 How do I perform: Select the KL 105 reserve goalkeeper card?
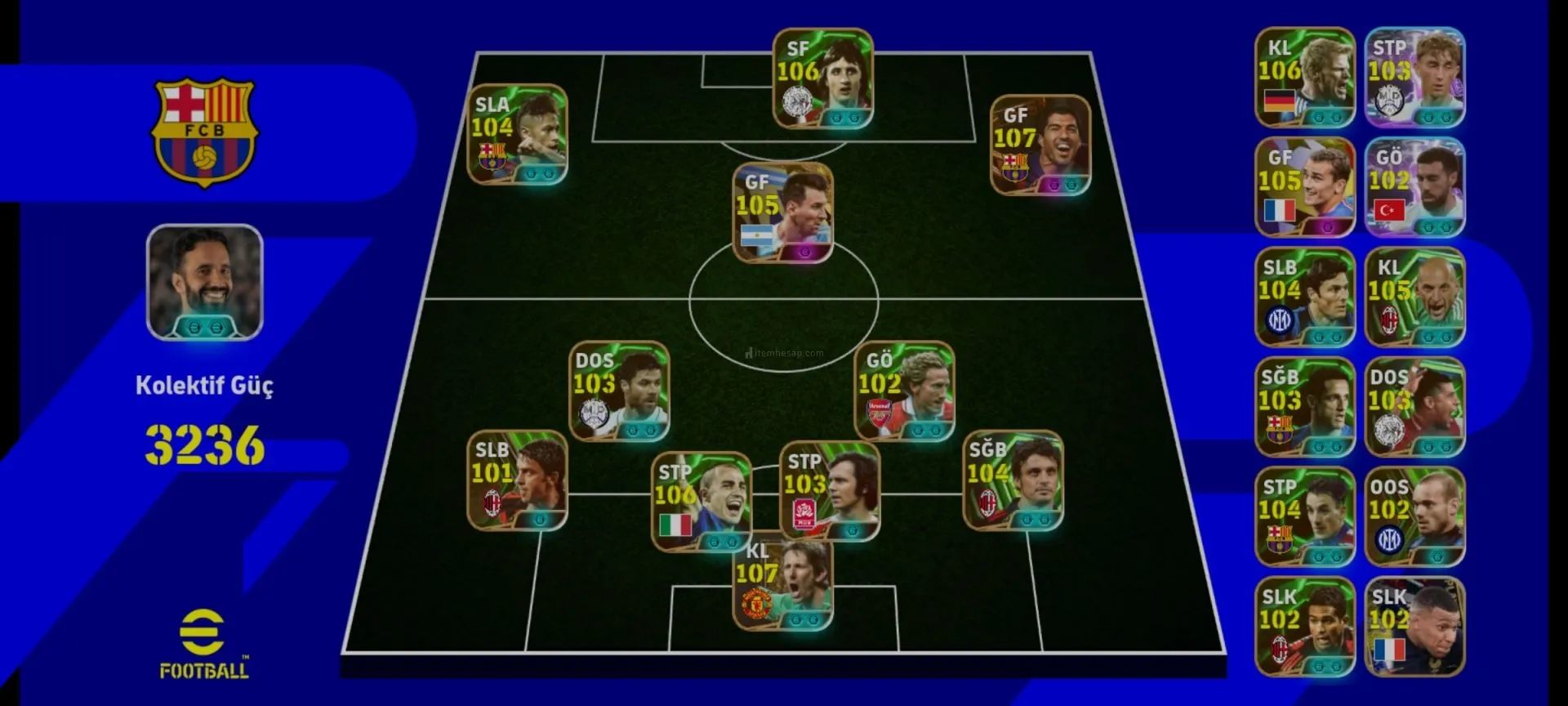[x=1414, y=297]
